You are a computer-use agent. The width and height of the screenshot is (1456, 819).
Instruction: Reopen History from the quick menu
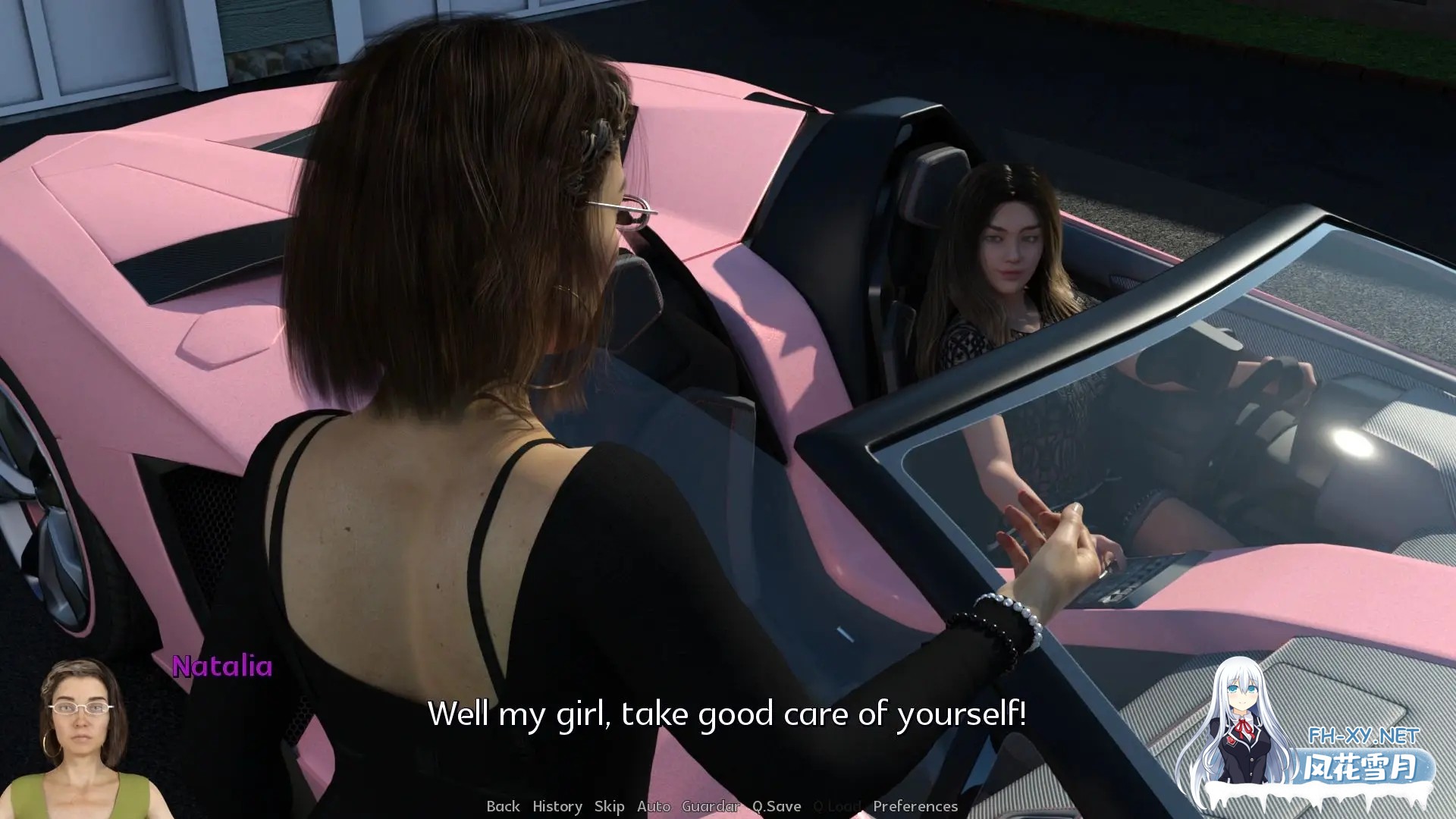tap(557, 806)
